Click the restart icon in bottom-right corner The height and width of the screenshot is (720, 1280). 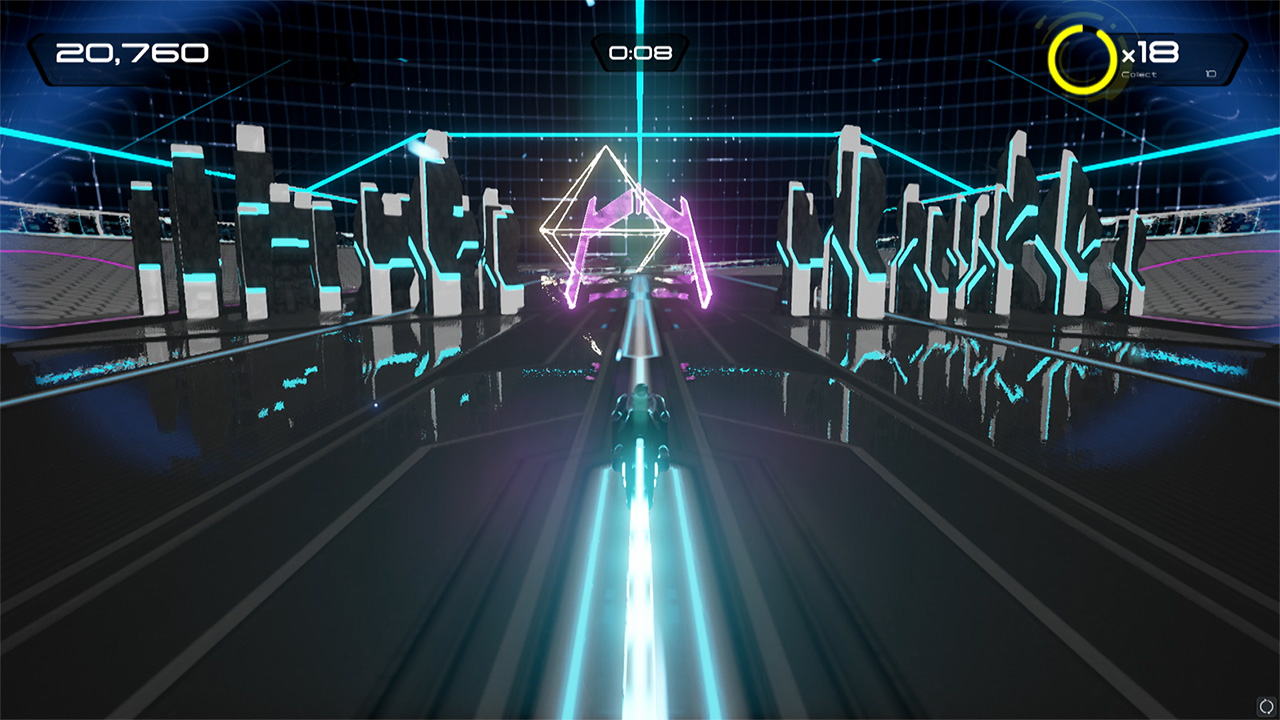click(1264, 706)
